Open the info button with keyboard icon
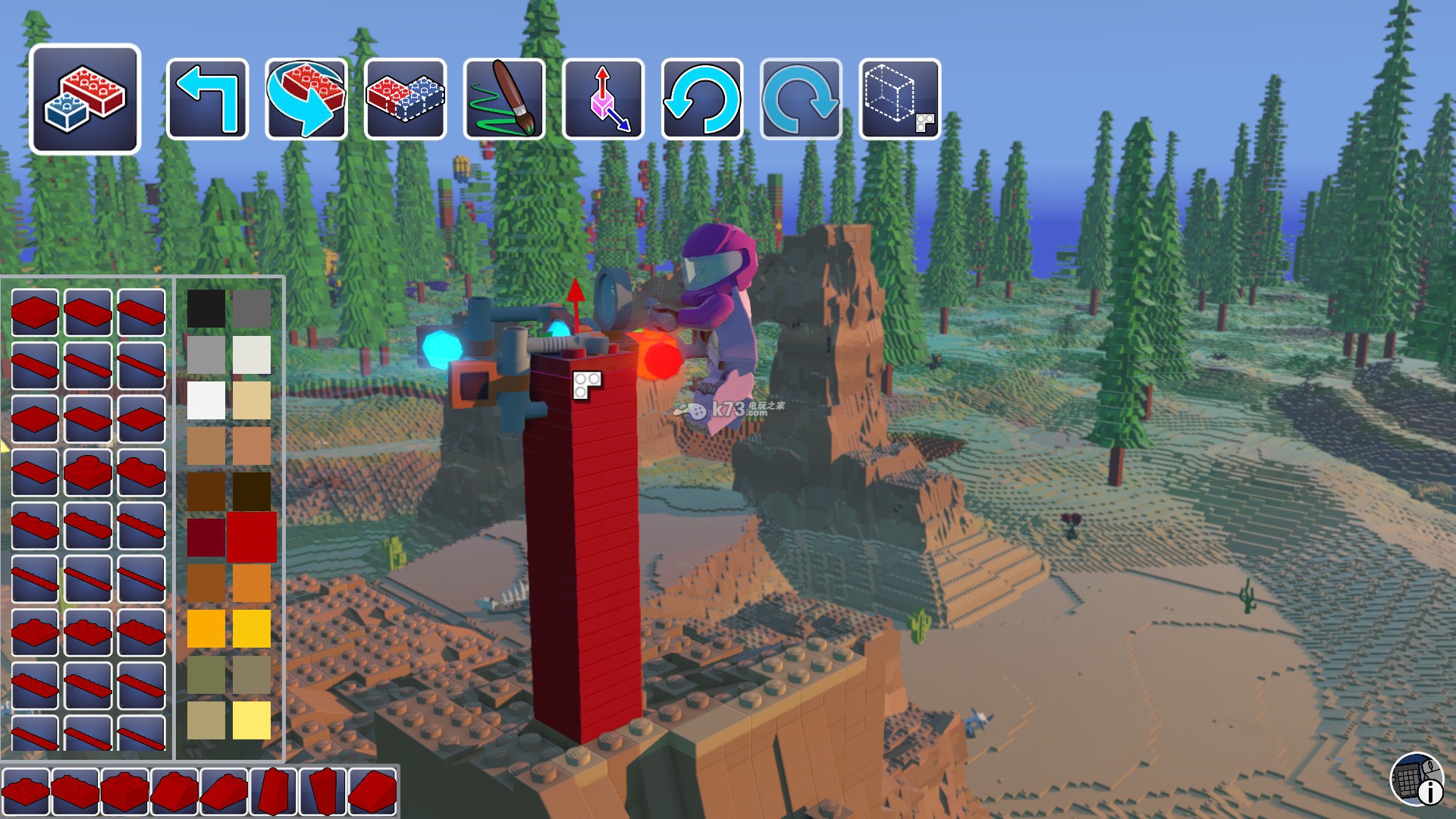Screen dimensions: 1456x819 (1417, 779)
